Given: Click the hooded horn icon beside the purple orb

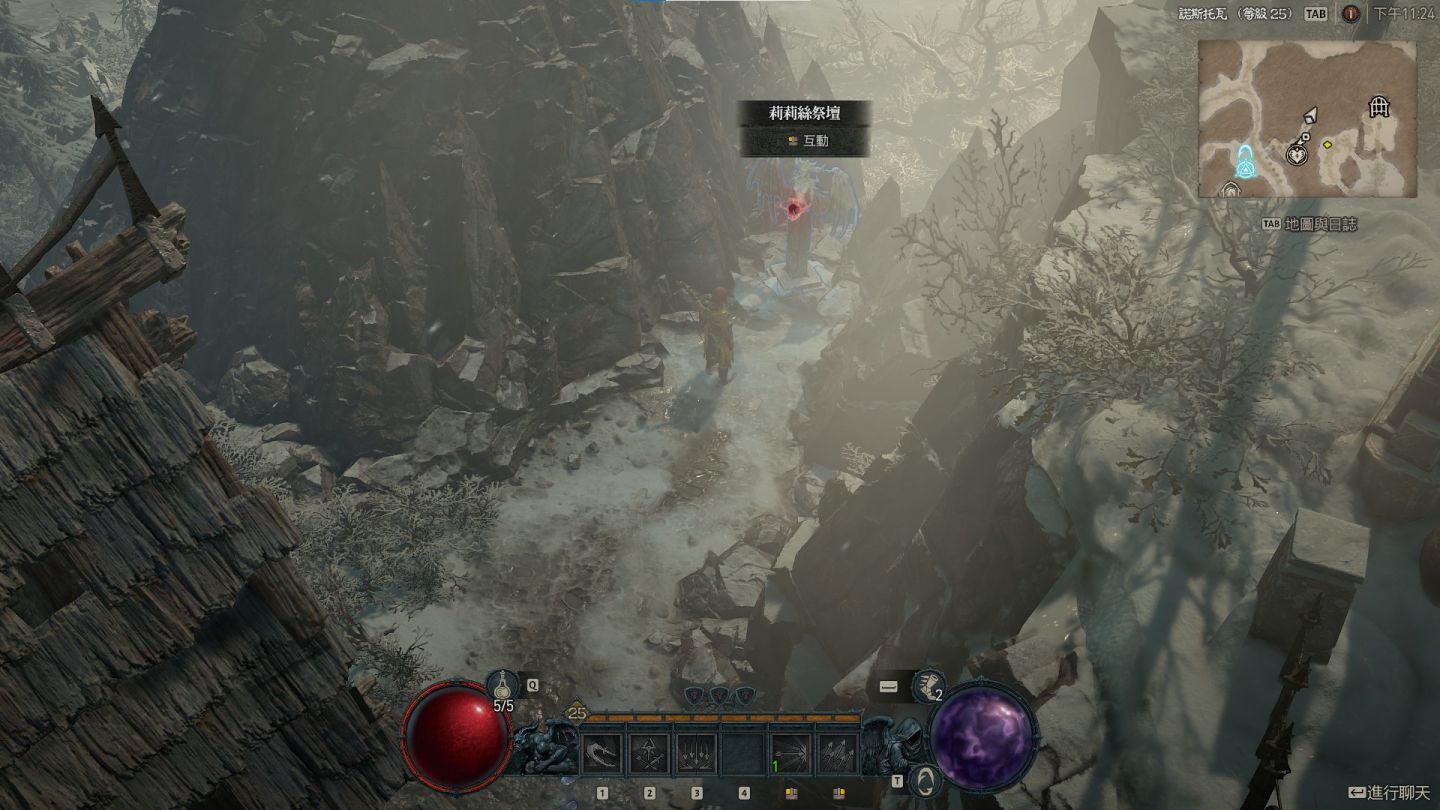Looking at the screenshot, I should coord(926,781).
